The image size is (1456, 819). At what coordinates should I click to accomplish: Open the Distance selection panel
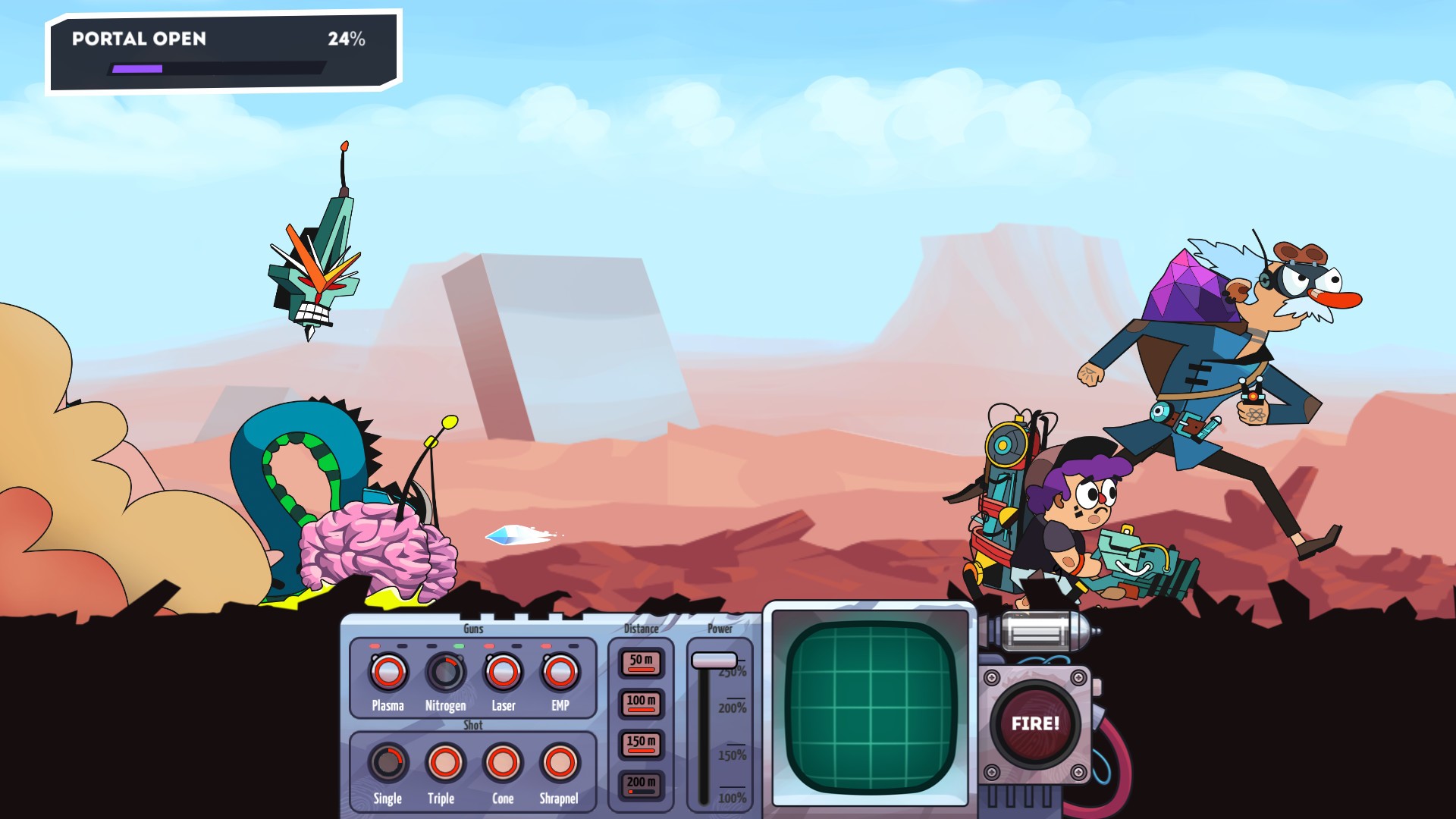point(639,629)
